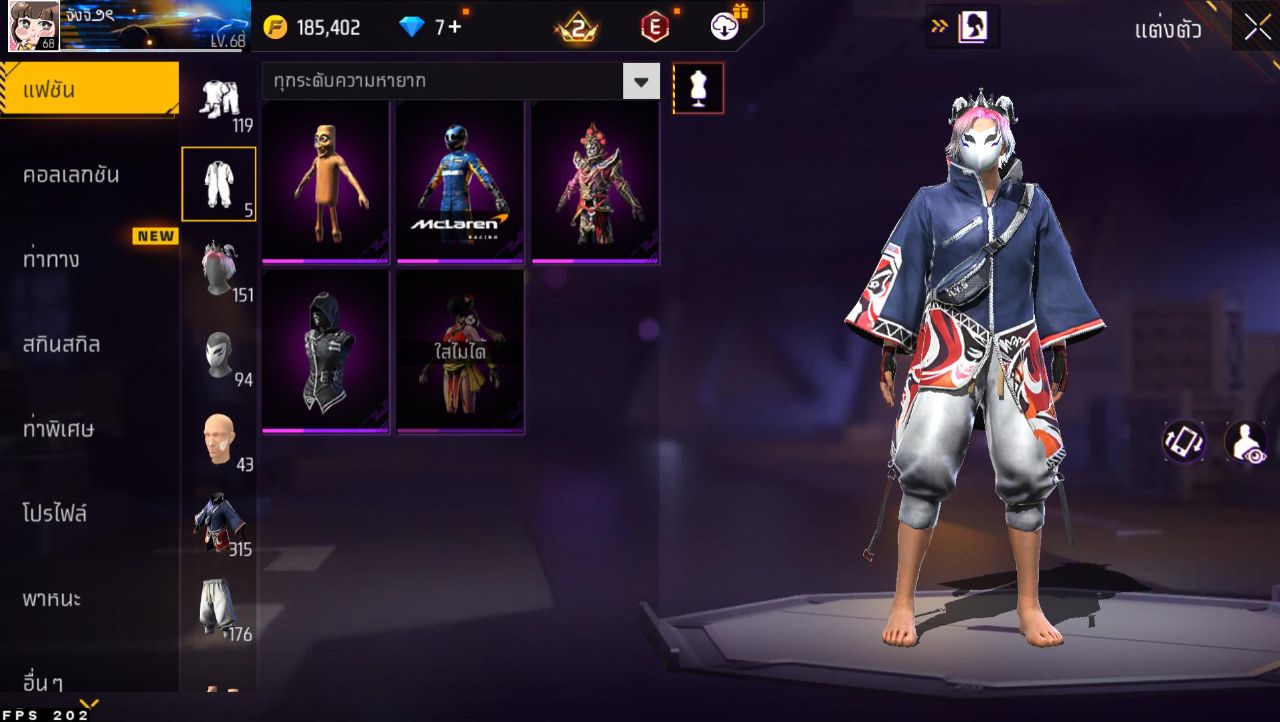Click the mannequin icon beside the filter
The height and width of the screenshot is (722, 1280).
tap(698, 88)
